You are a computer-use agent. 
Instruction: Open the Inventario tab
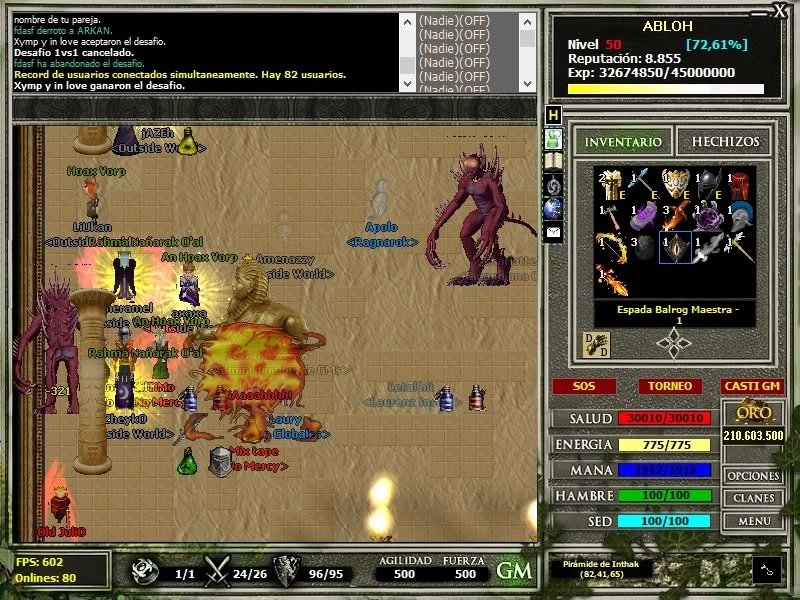[x=623, y=142]
